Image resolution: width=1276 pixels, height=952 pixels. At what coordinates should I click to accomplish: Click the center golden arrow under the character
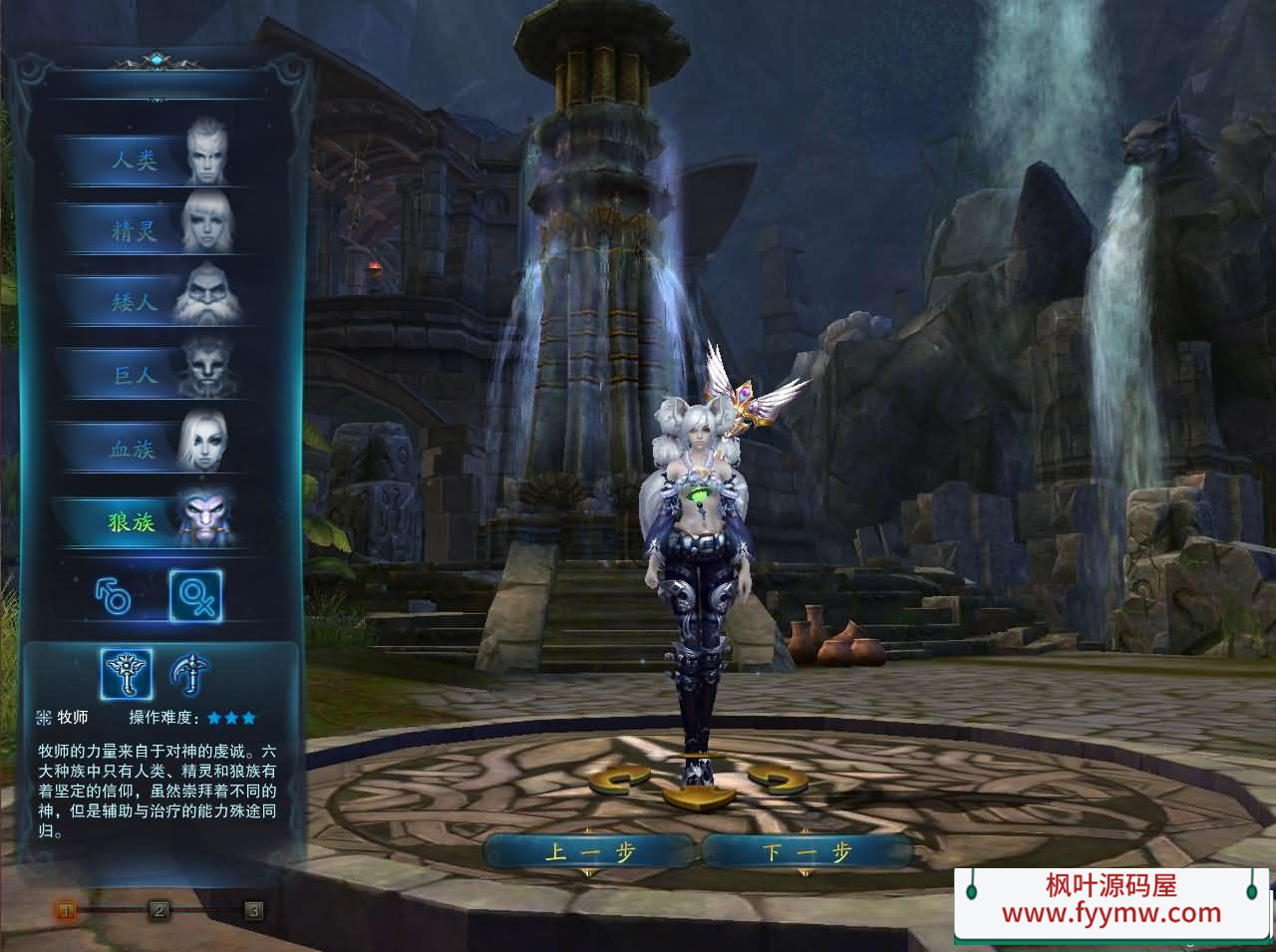pos(697,796)
